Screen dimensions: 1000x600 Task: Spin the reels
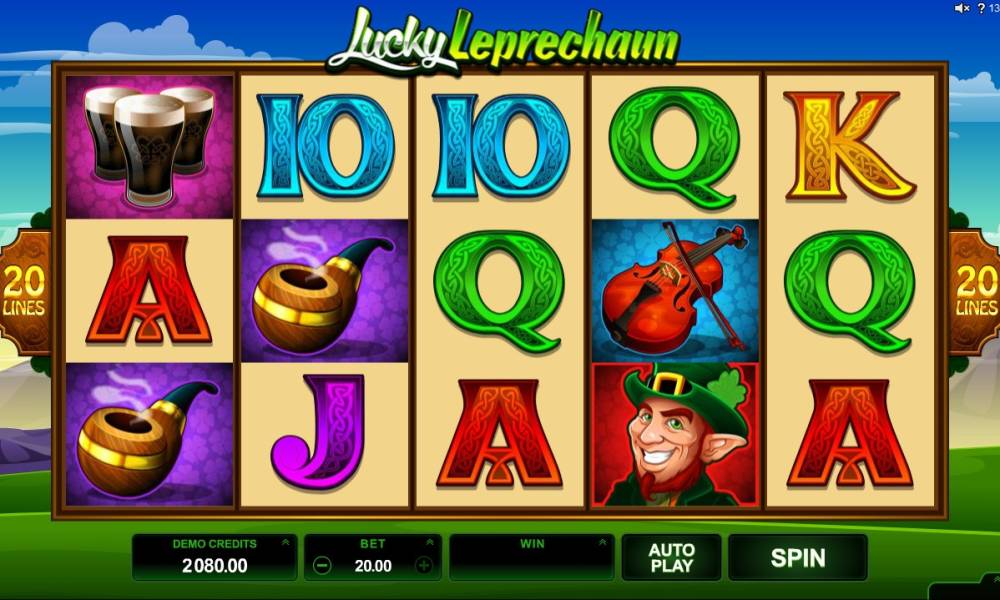coord(797,557)
